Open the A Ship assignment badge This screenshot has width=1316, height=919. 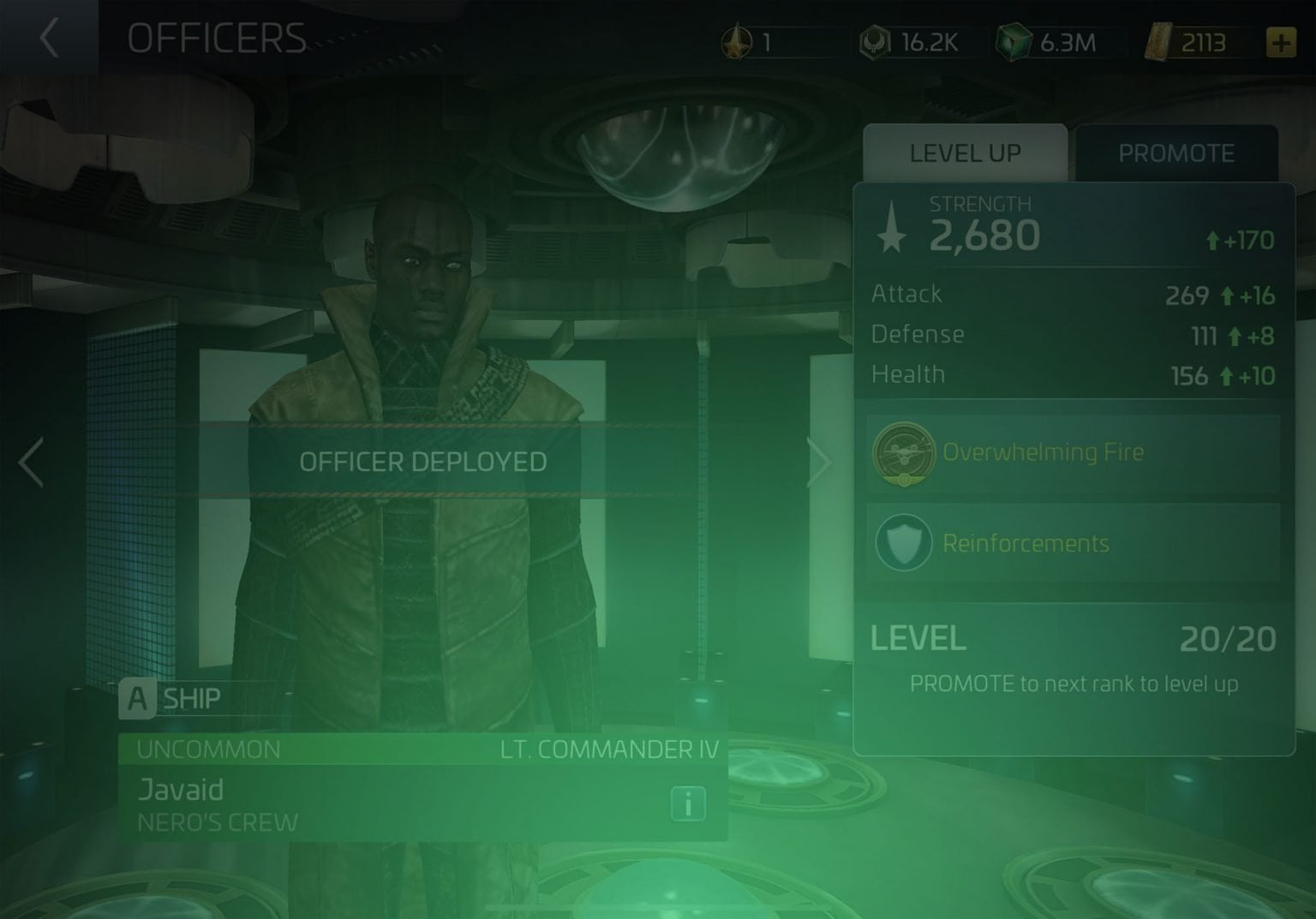coord(135,698)
